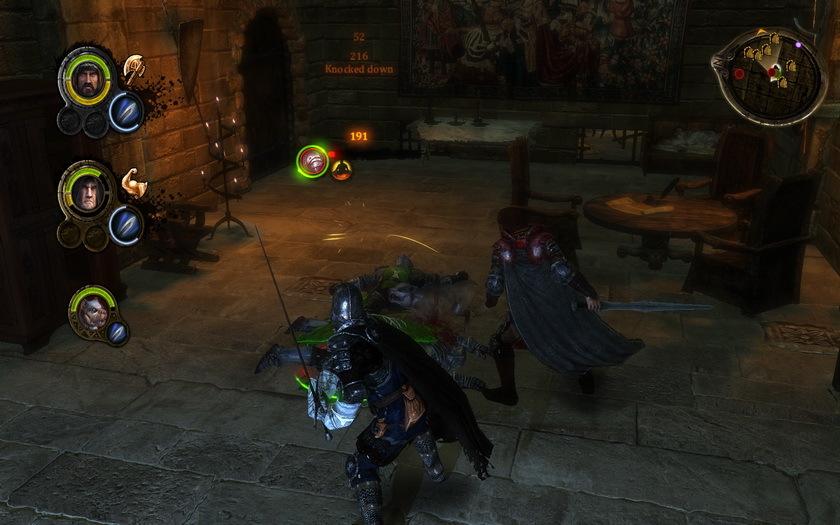Screen dimensions: 840x525
Task: Click the purple marker on the minimap
Action: pos(799,45)
